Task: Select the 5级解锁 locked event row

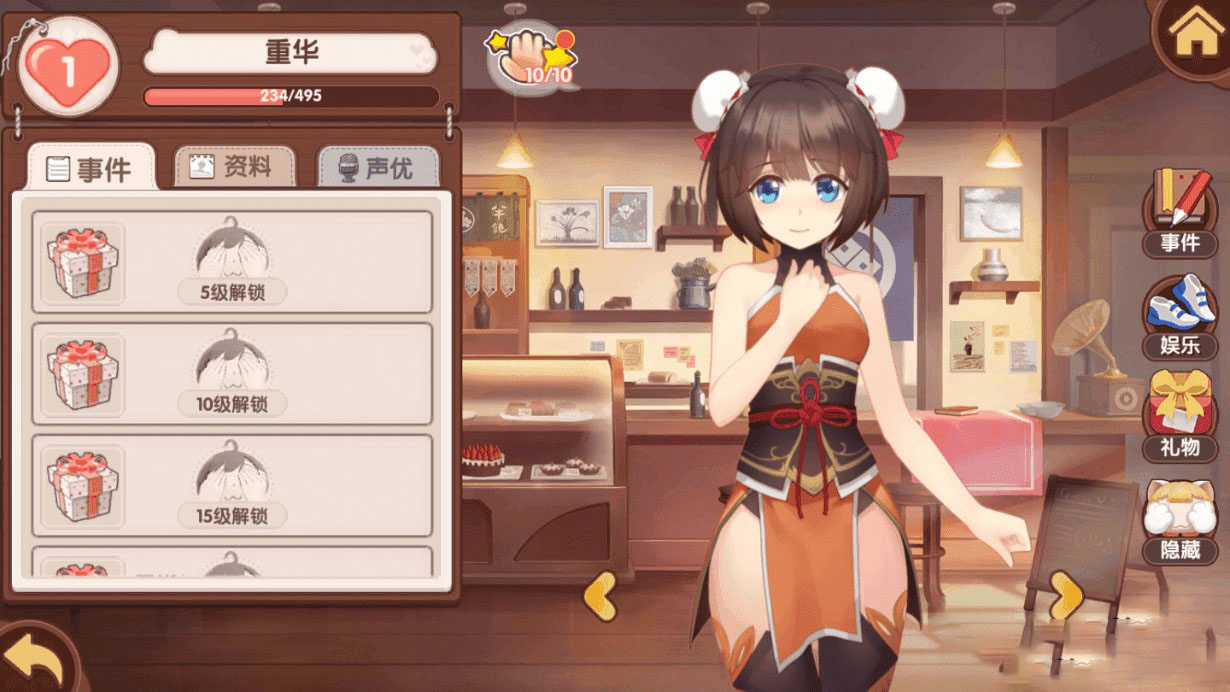Action: [x=232, y=262]
